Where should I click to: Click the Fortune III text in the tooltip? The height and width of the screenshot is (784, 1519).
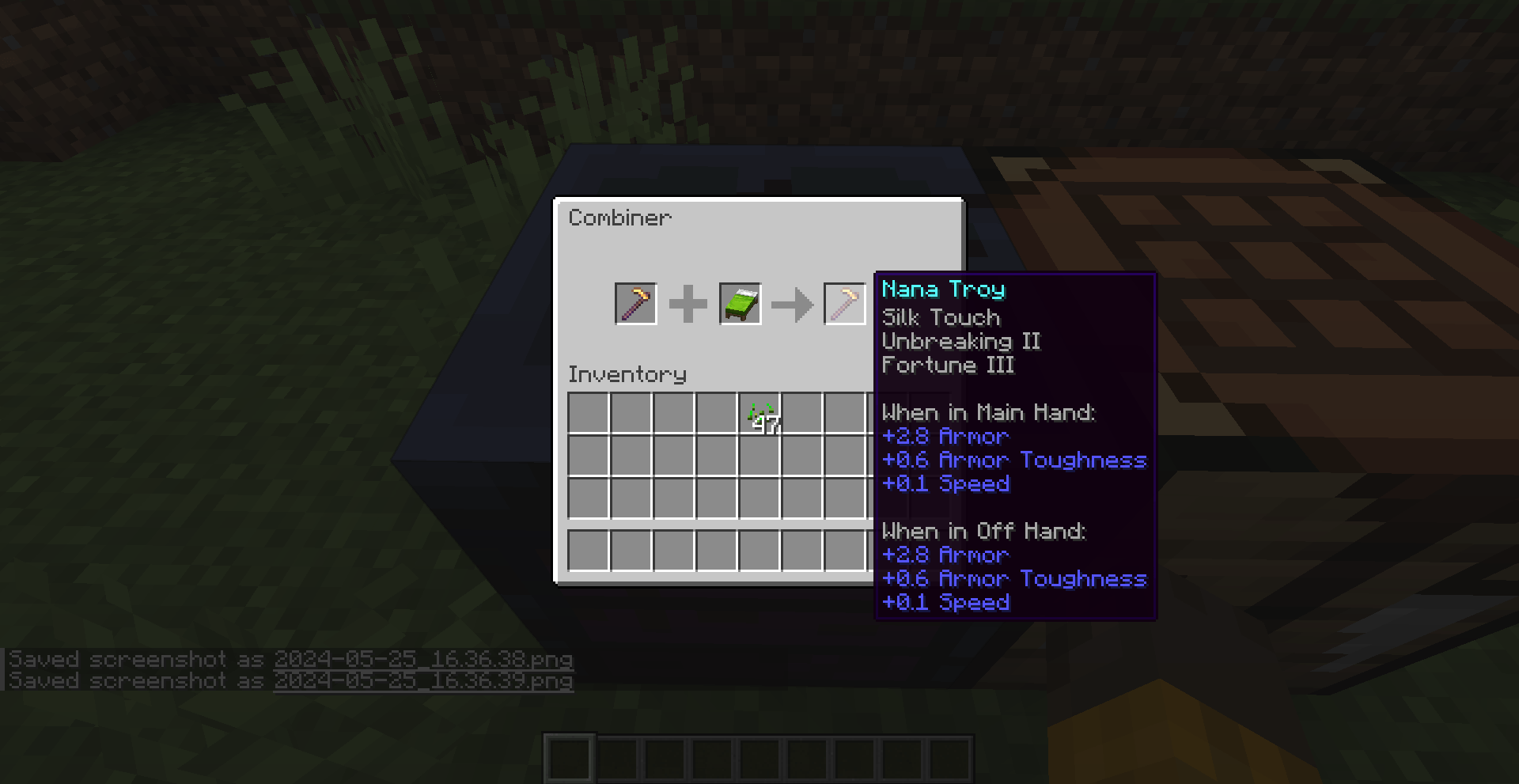tap(947, 365)
